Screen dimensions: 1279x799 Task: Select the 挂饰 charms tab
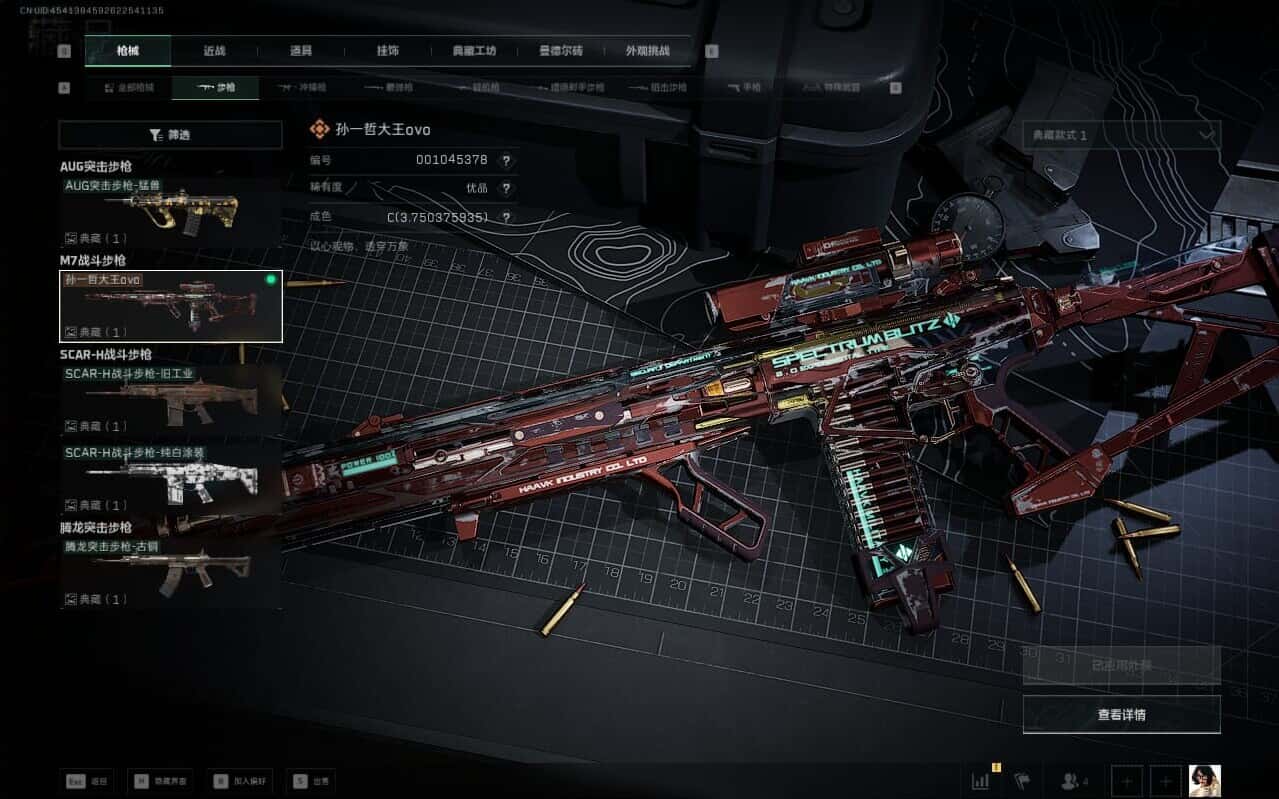click(x=388, y=51)
